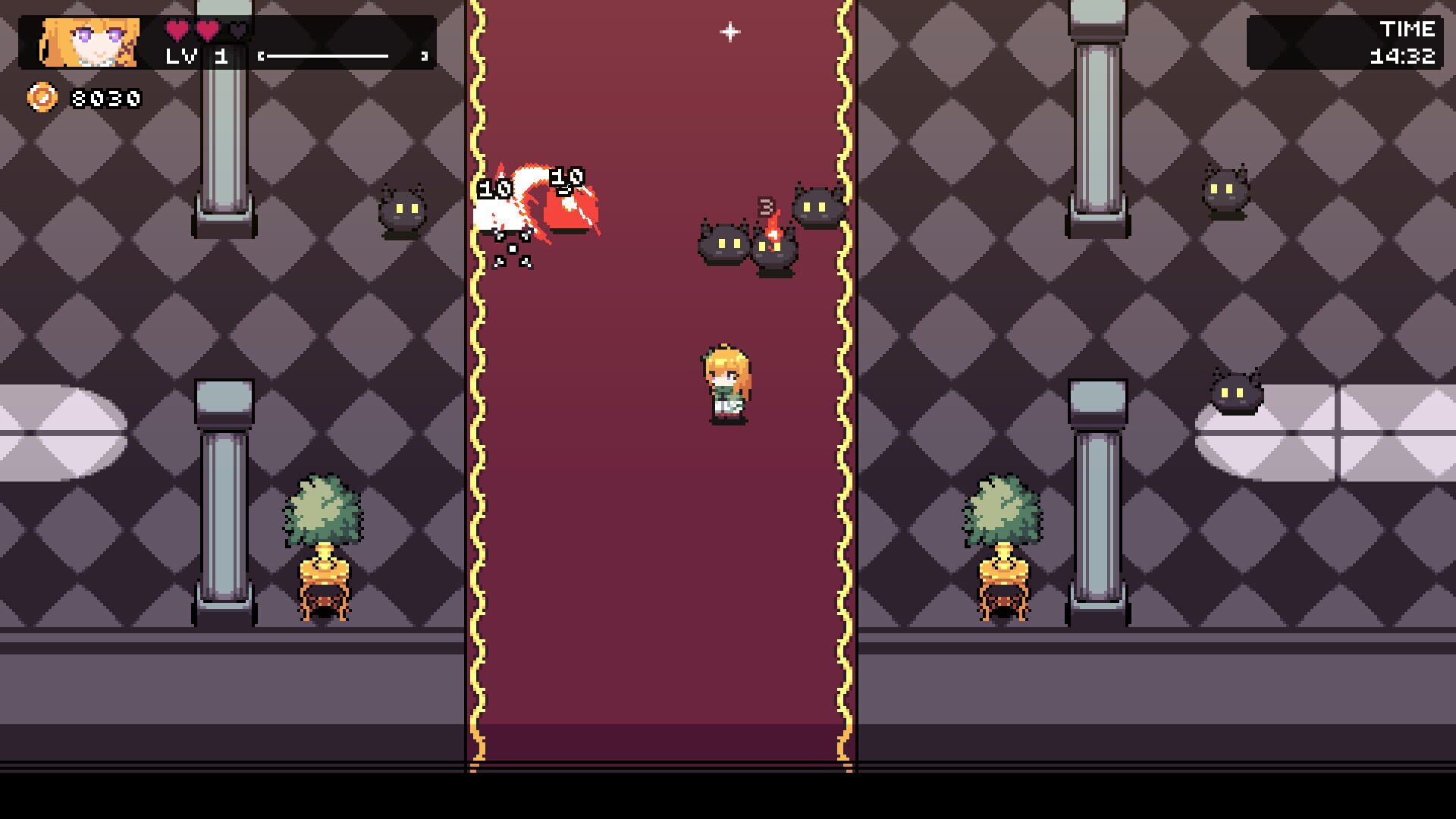Click the red damage burst showing 10
This screenshot has height=819, width=1456.
(569, 205)
